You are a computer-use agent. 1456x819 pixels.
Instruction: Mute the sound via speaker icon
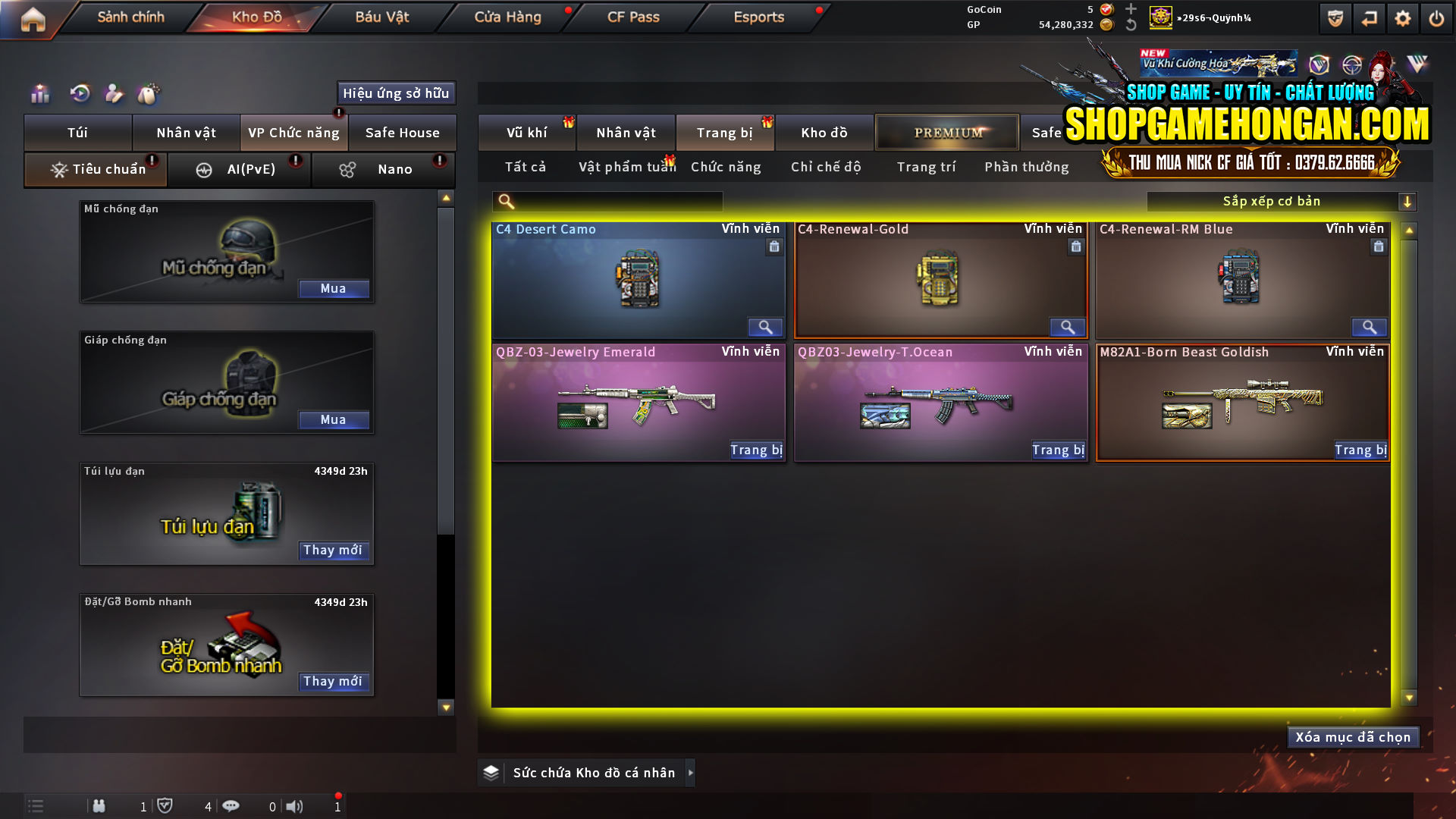click(295, 806)
